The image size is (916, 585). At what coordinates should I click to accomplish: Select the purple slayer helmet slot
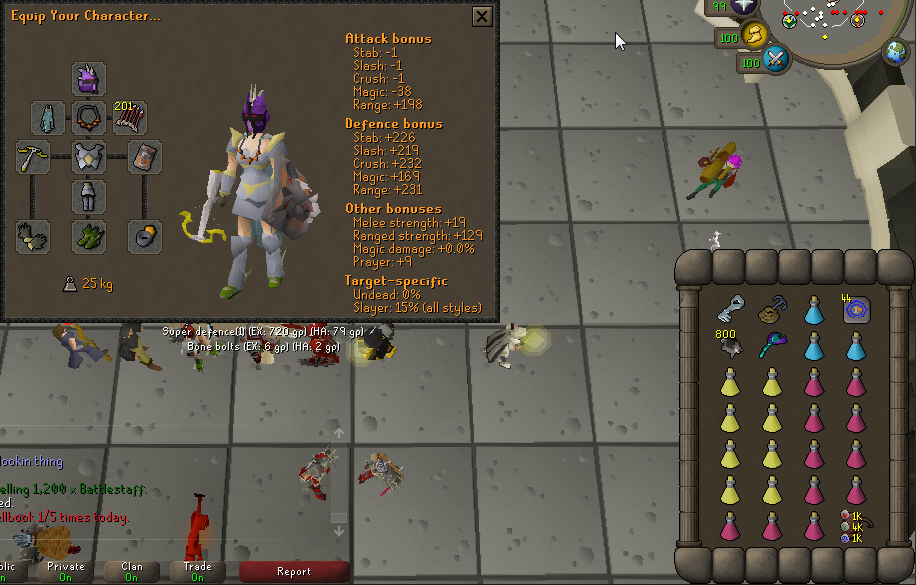[89, 79]
